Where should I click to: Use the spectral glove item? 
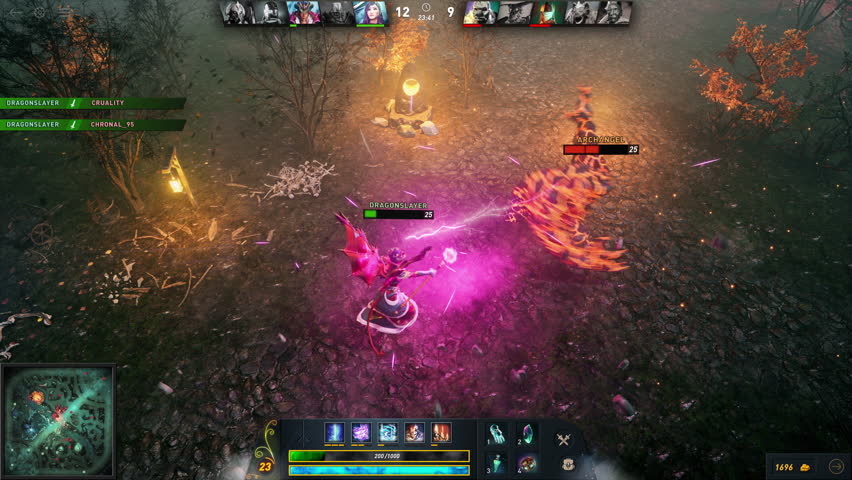pos(497,433)
